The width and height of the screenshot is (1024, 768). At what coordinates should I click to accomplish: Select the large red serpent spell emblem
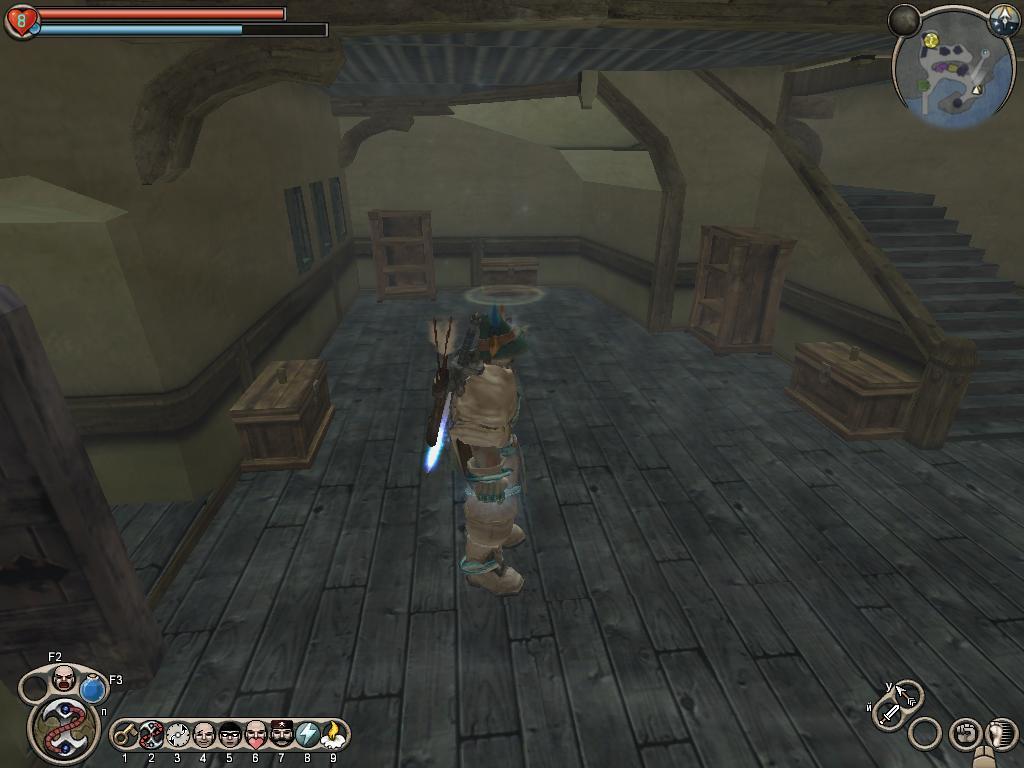pyautogui.click(x=63, y=727)
